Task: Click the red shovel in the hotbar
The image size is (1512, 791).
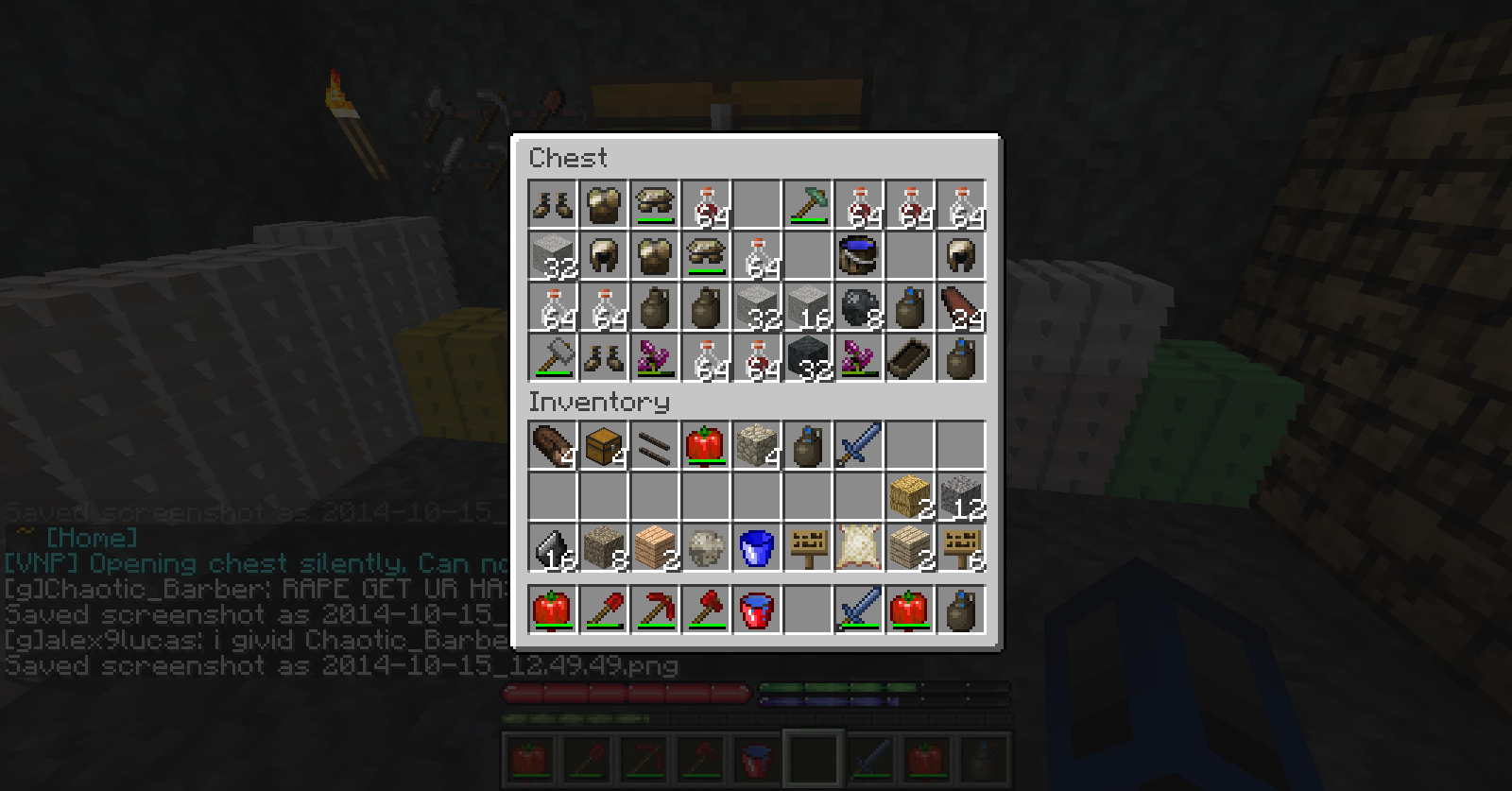Action: [604, 610]
